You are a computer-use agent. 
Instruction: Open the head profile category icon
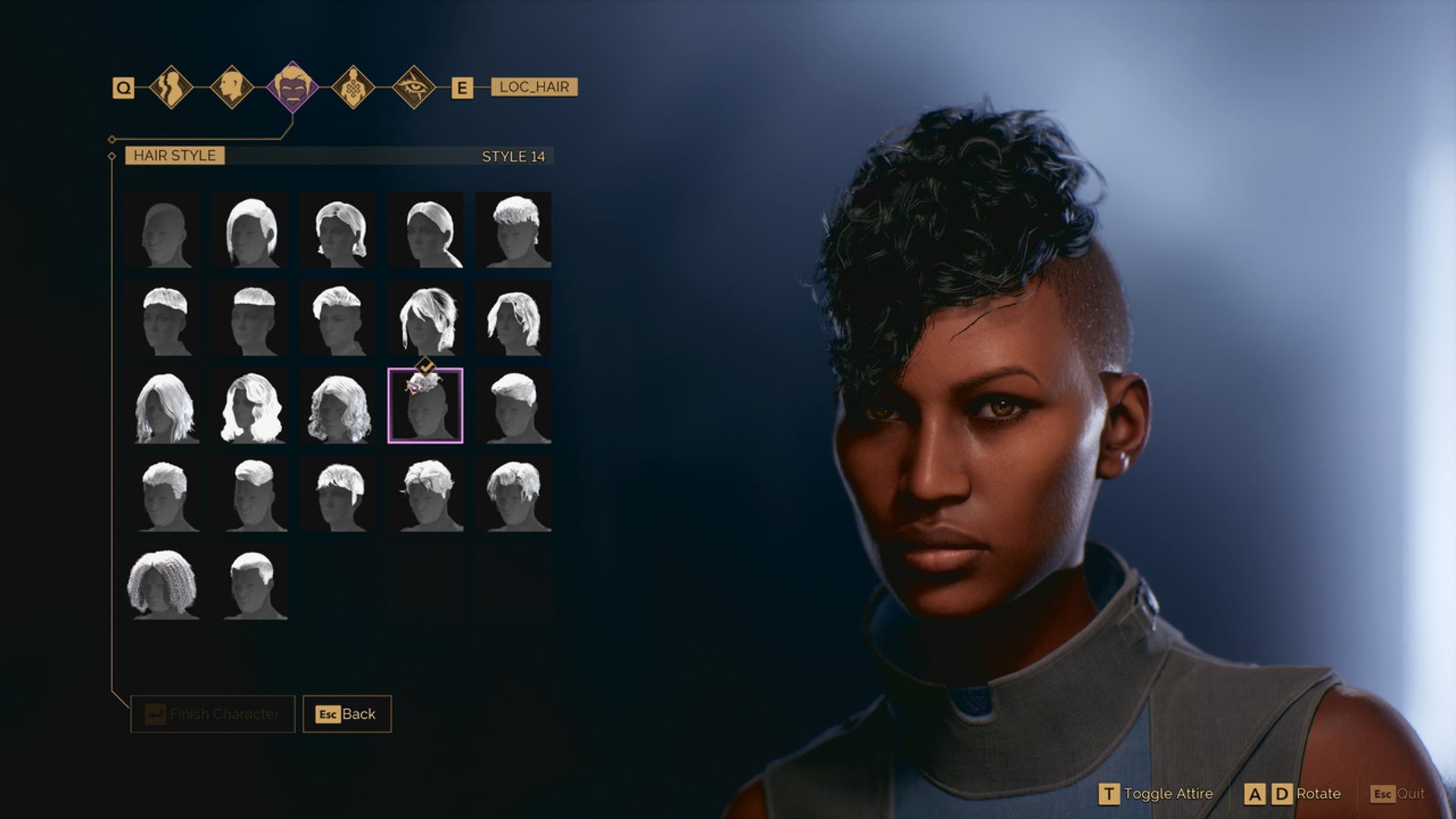[234, 87]
